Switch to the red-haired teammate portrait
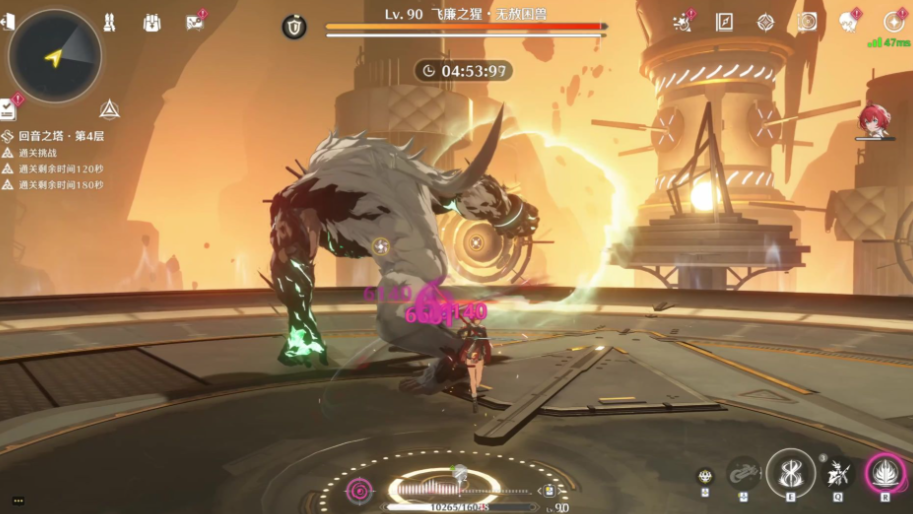The height and width of the screenshot is (514, 913). [873, 120]
